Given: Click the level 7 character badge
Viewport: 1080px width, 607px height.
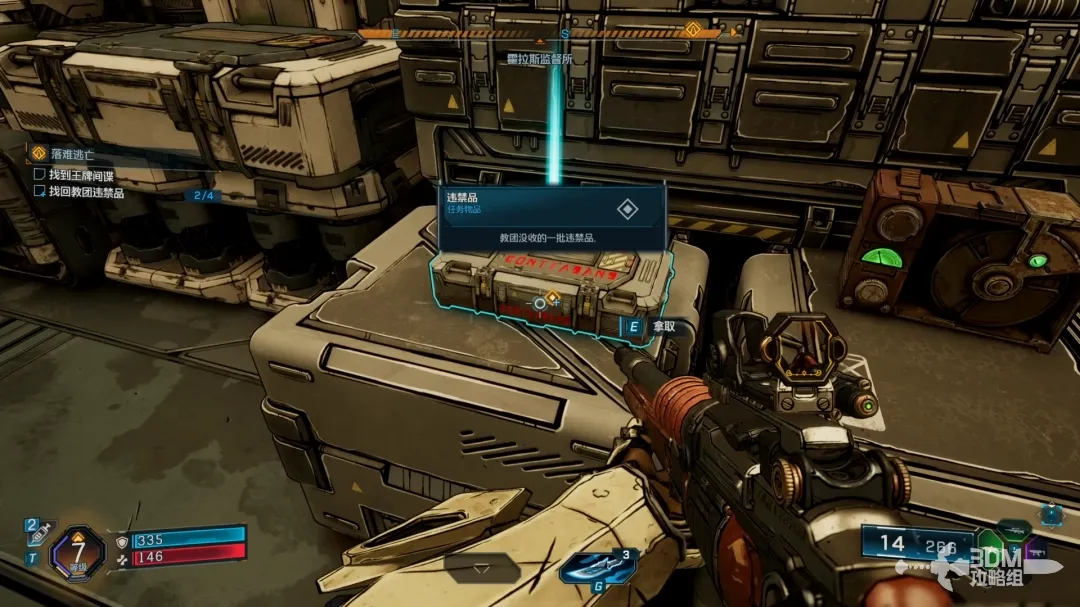Looking at the screenshot, I should (77, 550).
